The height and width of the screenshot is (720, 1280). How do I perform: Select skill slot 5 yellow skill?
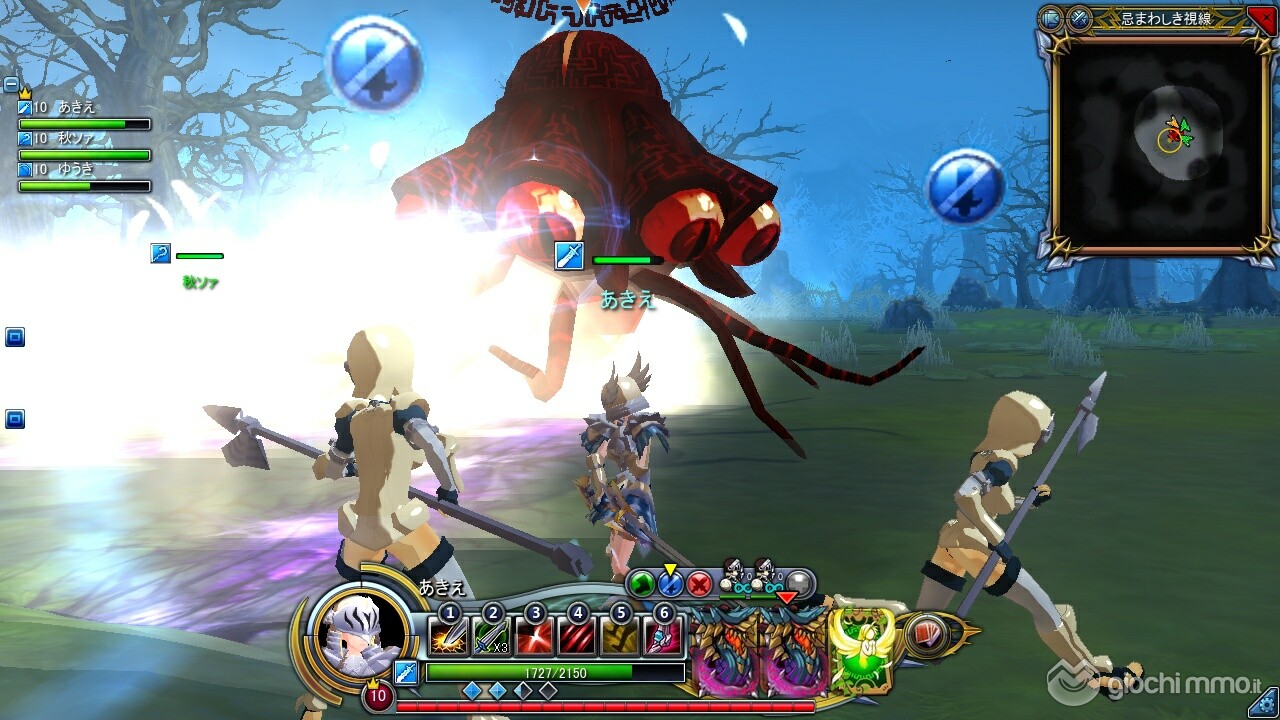pyautogui.click(x=620, y=637)
